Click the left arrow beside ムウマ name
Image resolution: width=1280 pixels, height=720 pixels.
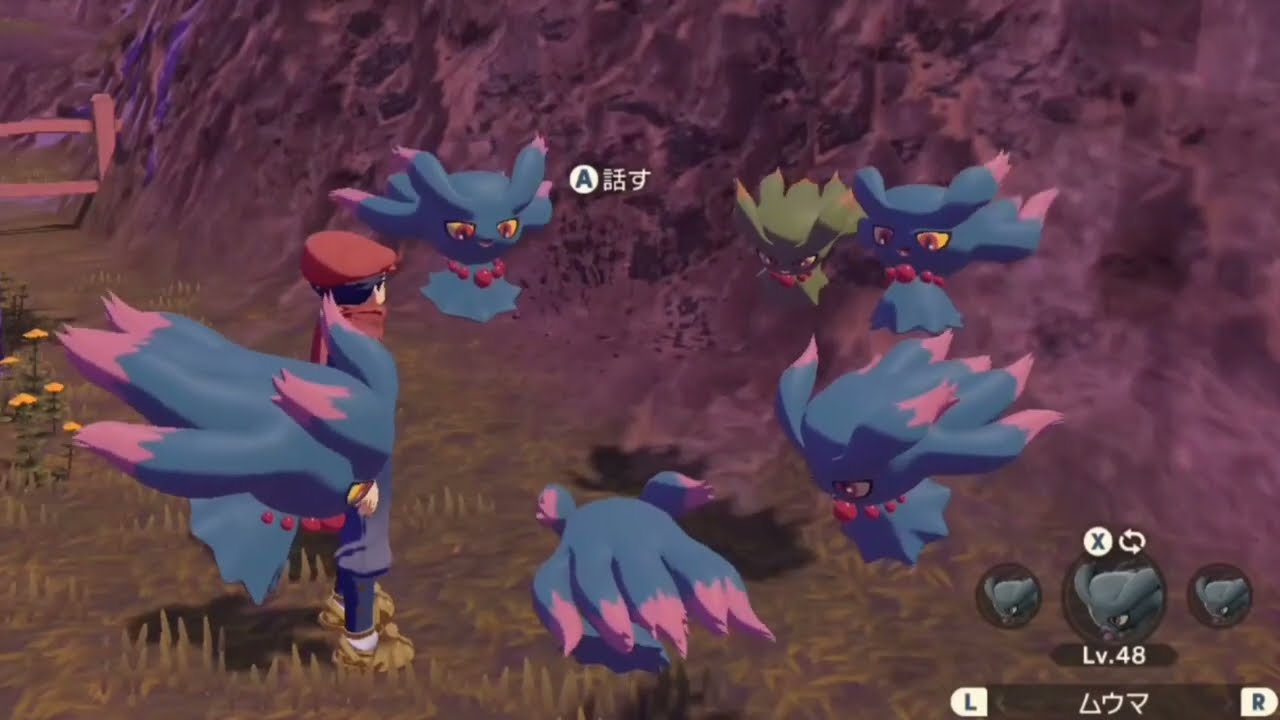(x=1000, y=703)
